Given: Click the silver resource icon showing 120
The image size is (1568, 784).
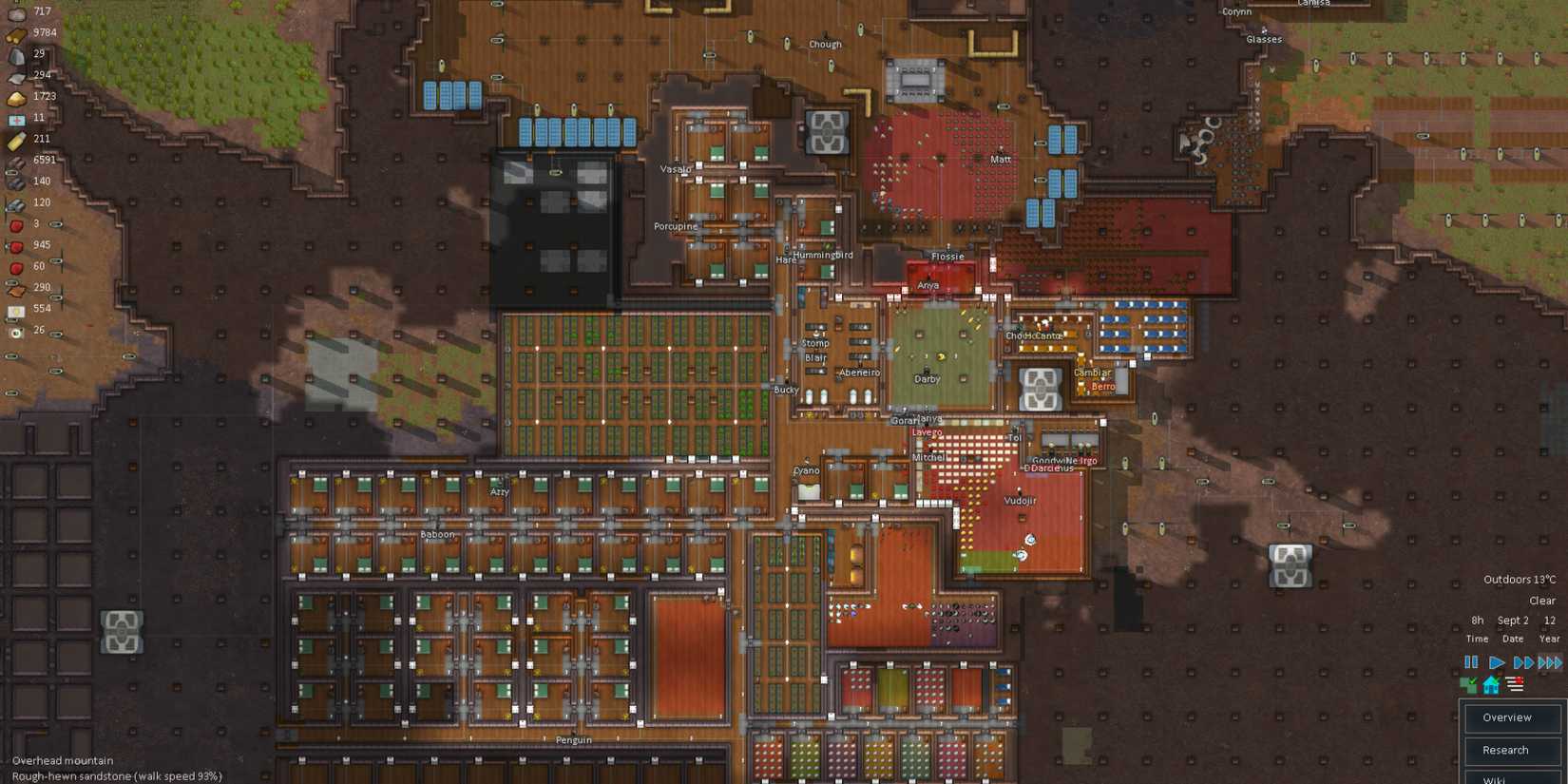Looking at the screenshot, I should pyautogui.click(x=14, y=201).
